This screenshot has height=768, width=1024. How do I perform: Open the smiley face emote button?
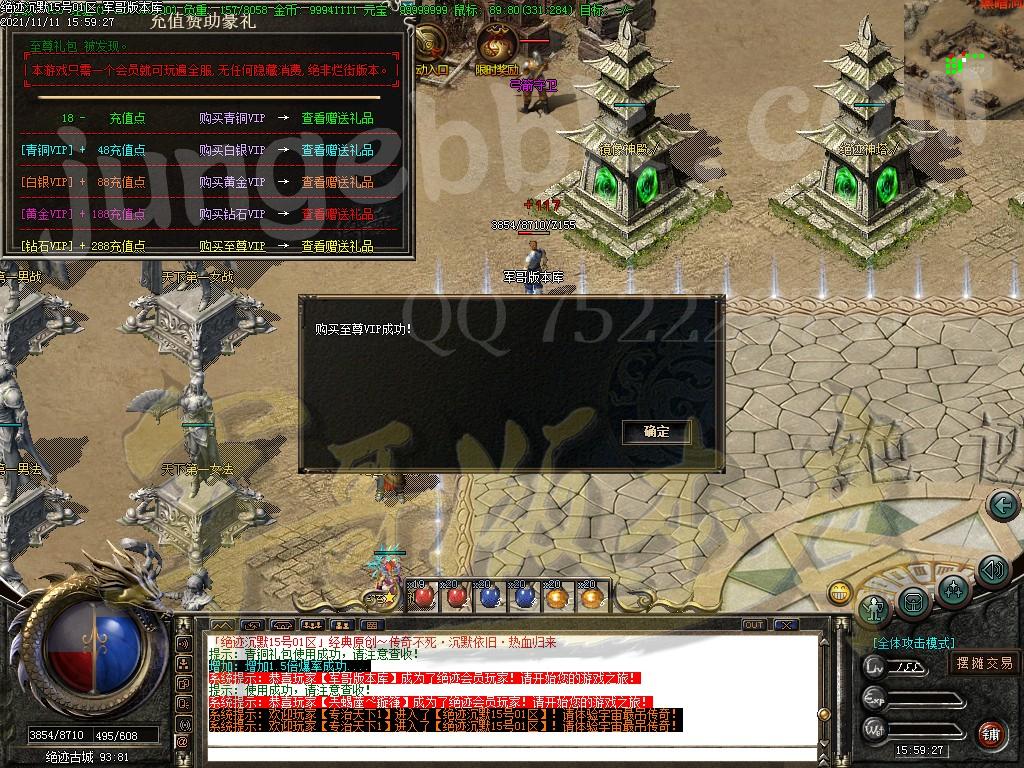(840, 593)
